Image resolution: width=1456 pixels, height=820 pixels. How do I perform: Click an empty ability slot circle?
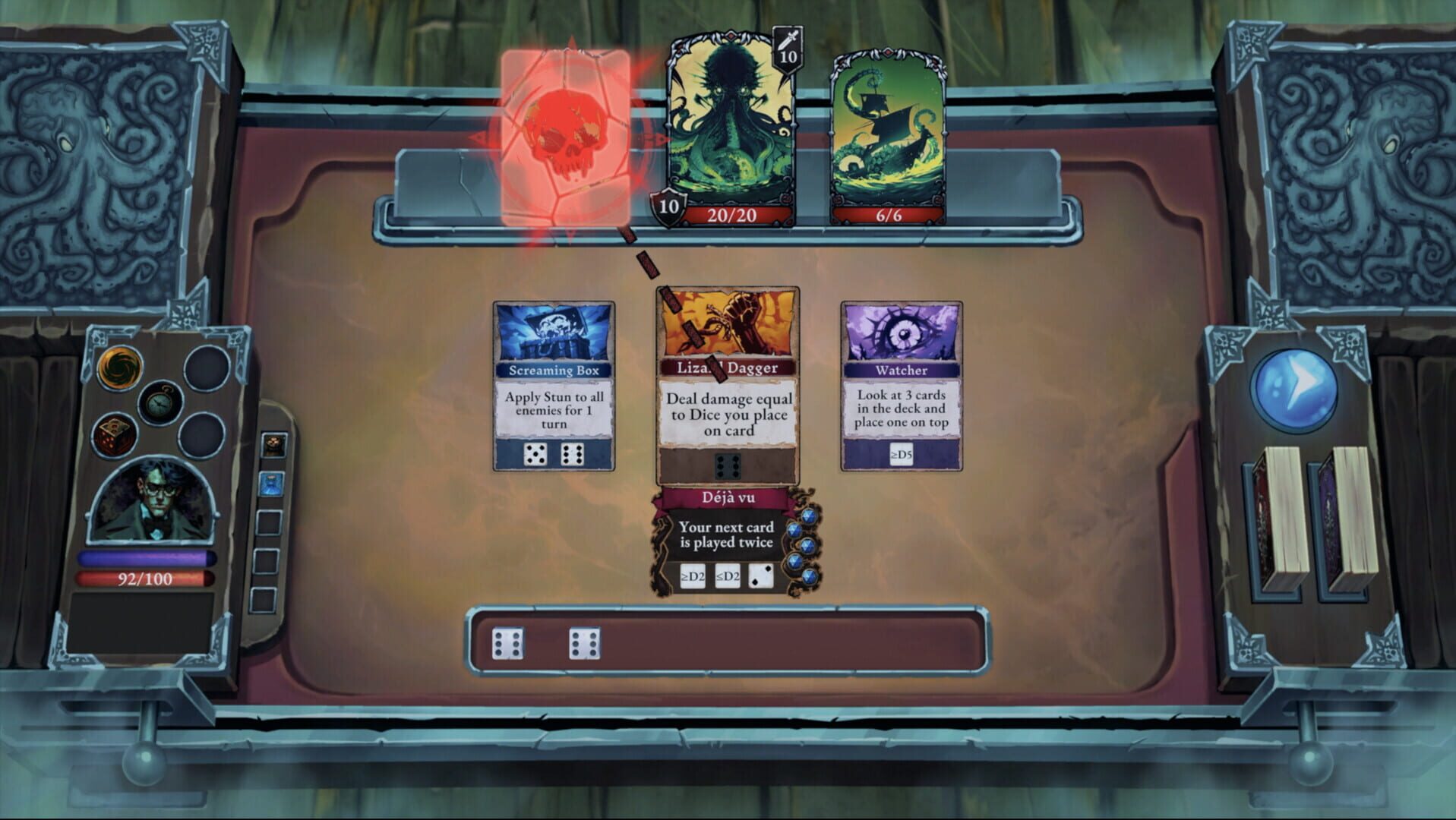(x=204, y=367)
